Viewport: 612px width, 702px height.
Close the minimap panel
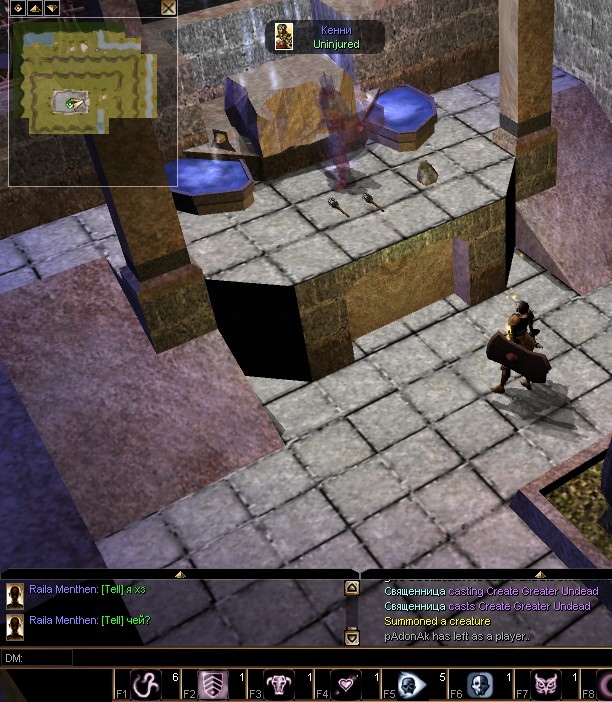point(169,8)
